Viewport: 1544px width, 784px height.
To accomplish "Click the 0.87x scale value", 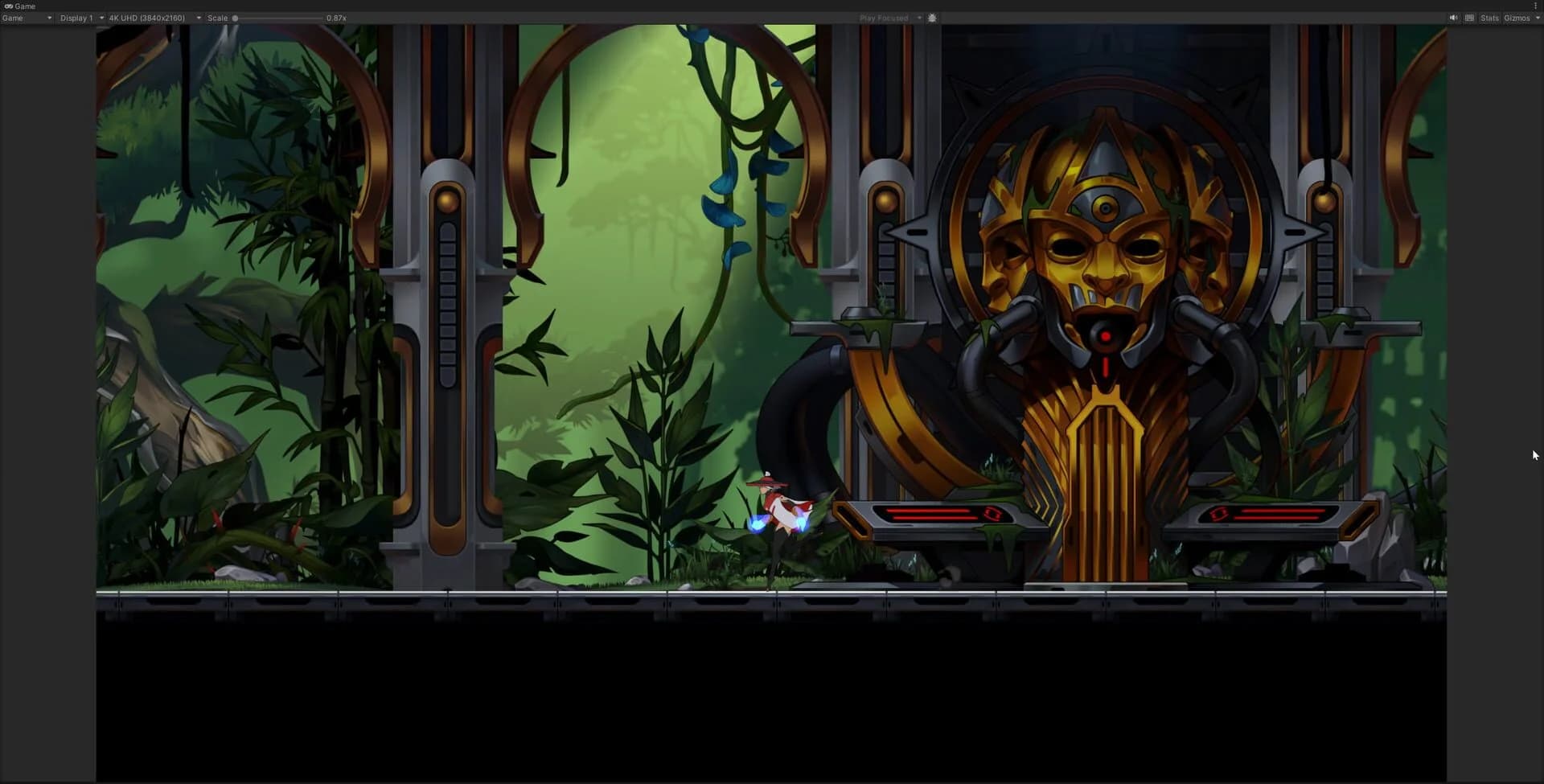I will click(x=335, y=18).
